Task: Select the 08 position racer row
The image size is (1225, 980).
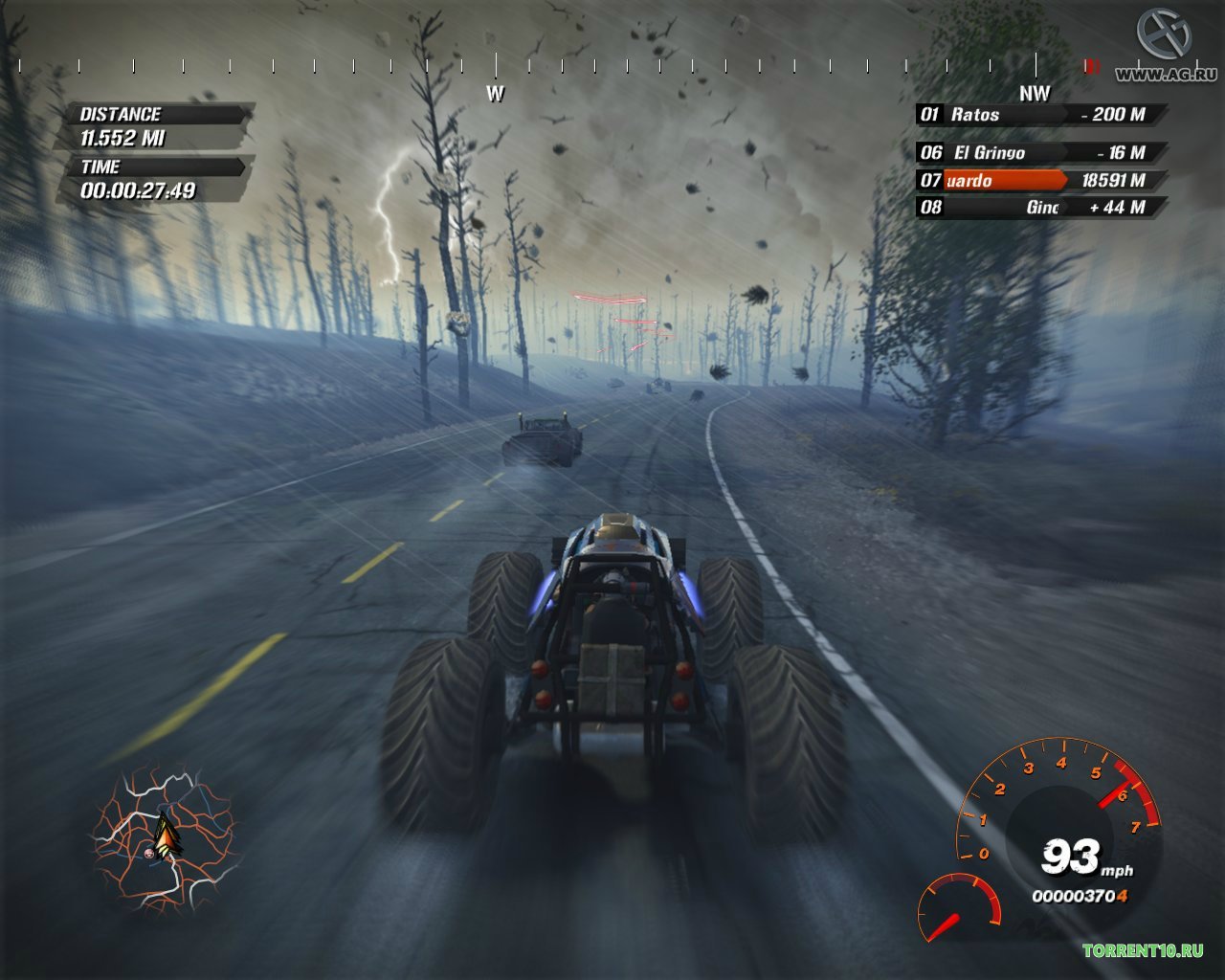Action: pos(1040,207)
